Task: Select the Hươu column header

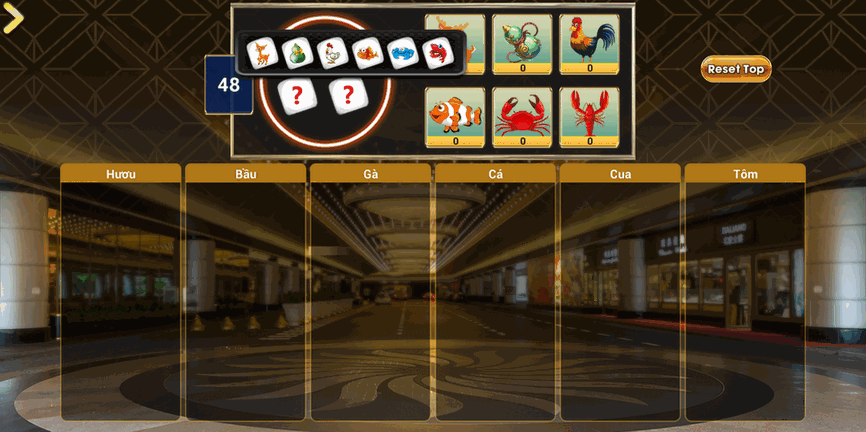Action: (x=121, y=174)
